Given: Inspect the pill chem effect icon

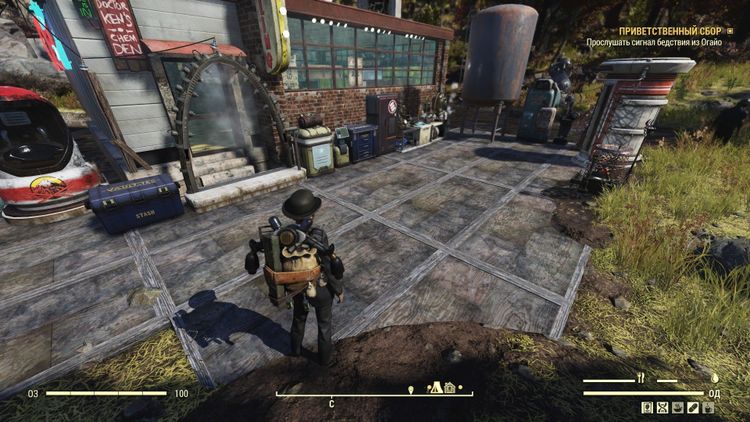Looking at the screenshot, I should point(692,408).
